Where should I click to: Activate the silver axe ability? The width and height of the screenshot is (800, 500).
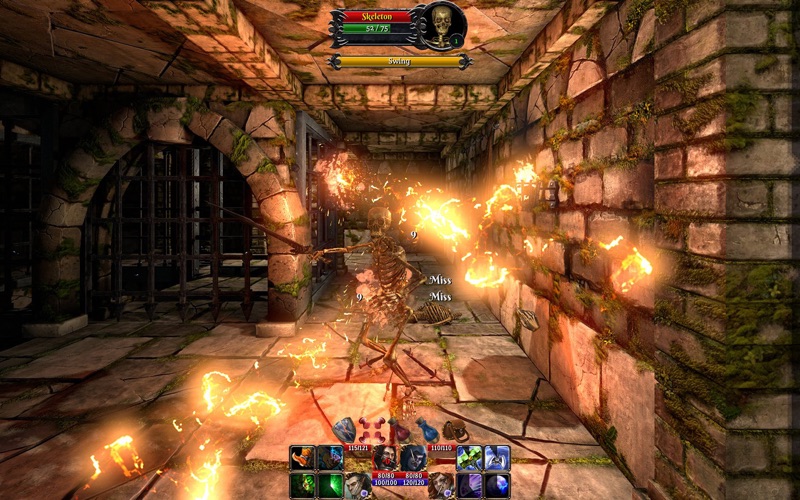click(x=497, y=458)
